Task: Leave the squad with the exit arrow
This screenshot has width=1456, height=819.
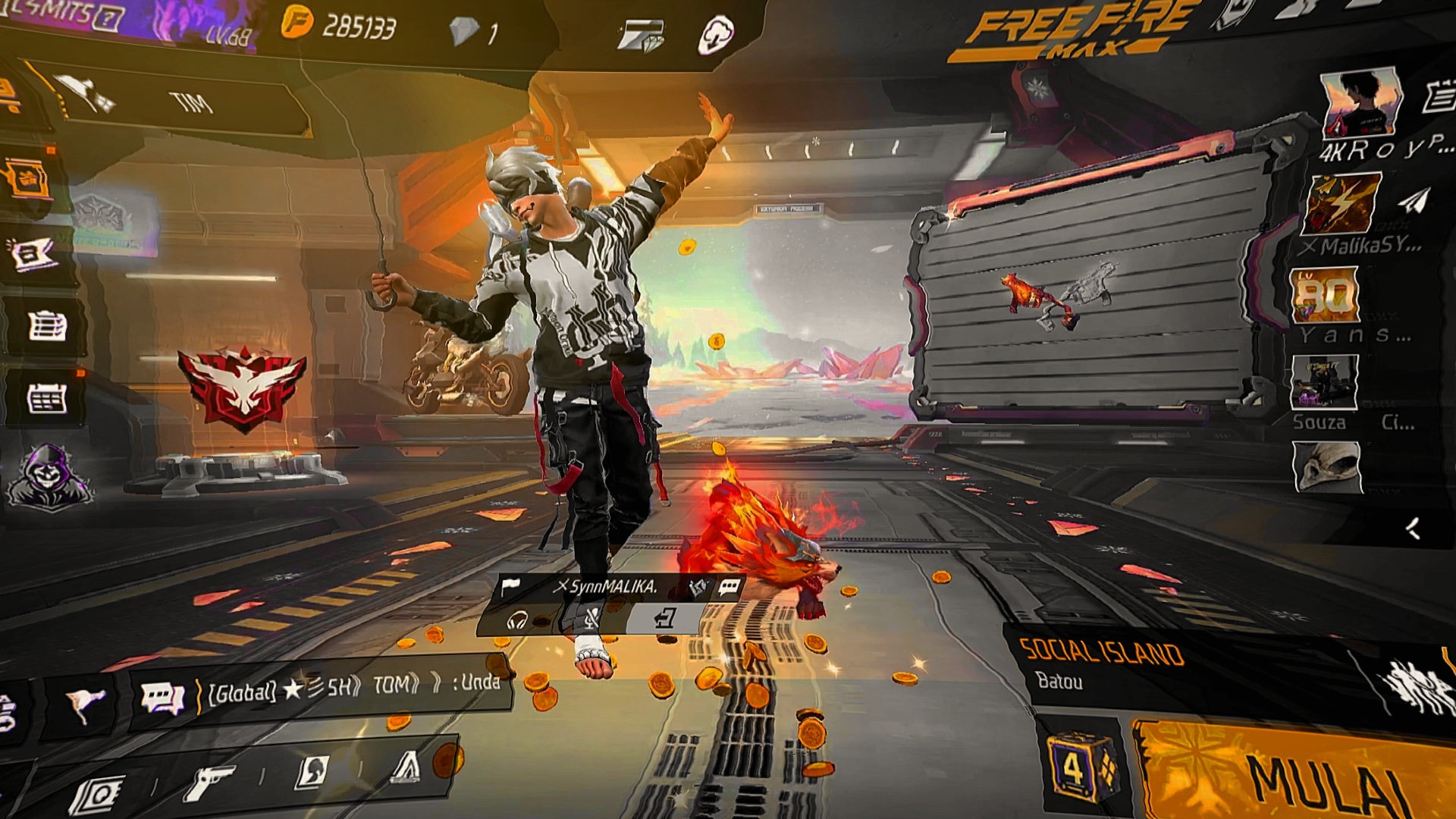Action: (664, 620)
